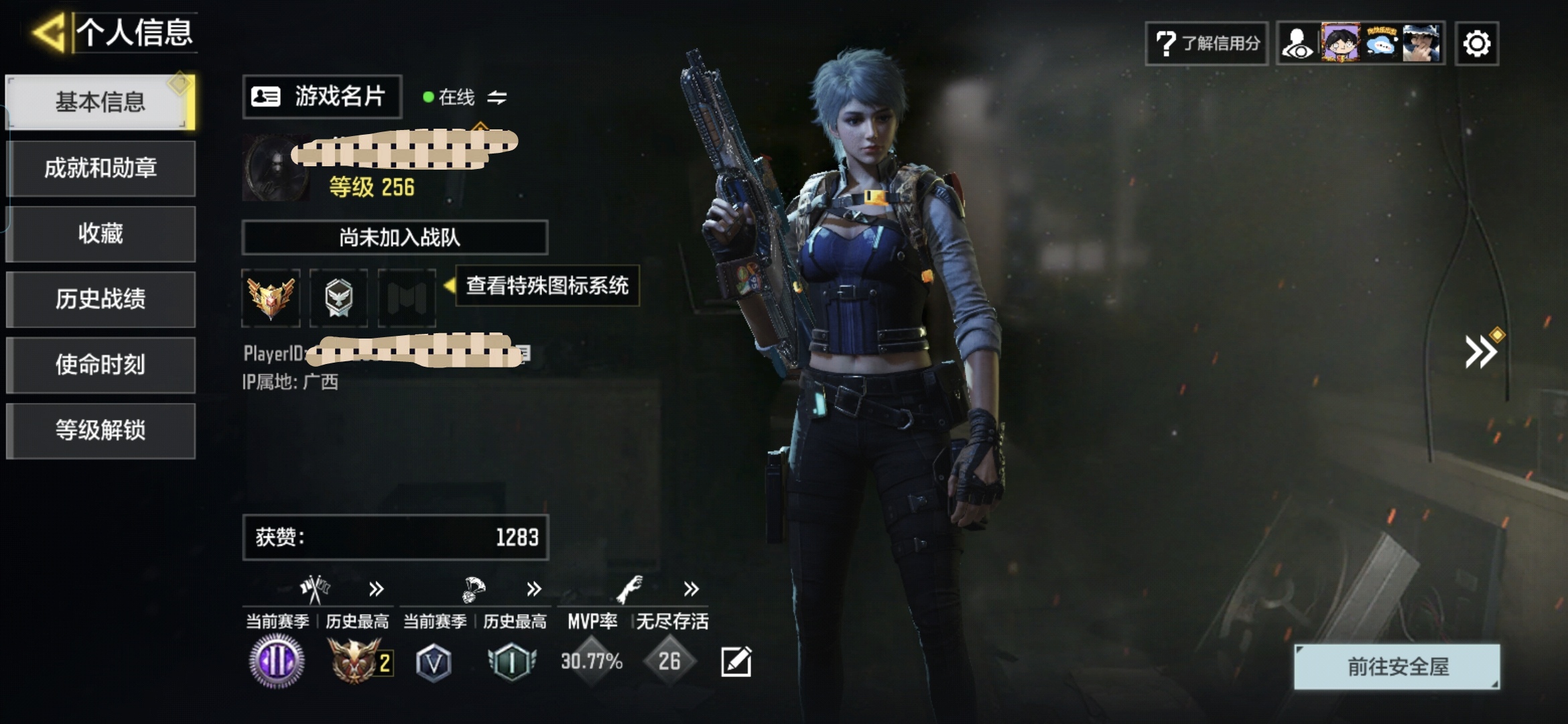The height and width of the screenshot is (724, 1568).
Task: Go back using the yellow arrow
Action: click(x=50, y=32)
